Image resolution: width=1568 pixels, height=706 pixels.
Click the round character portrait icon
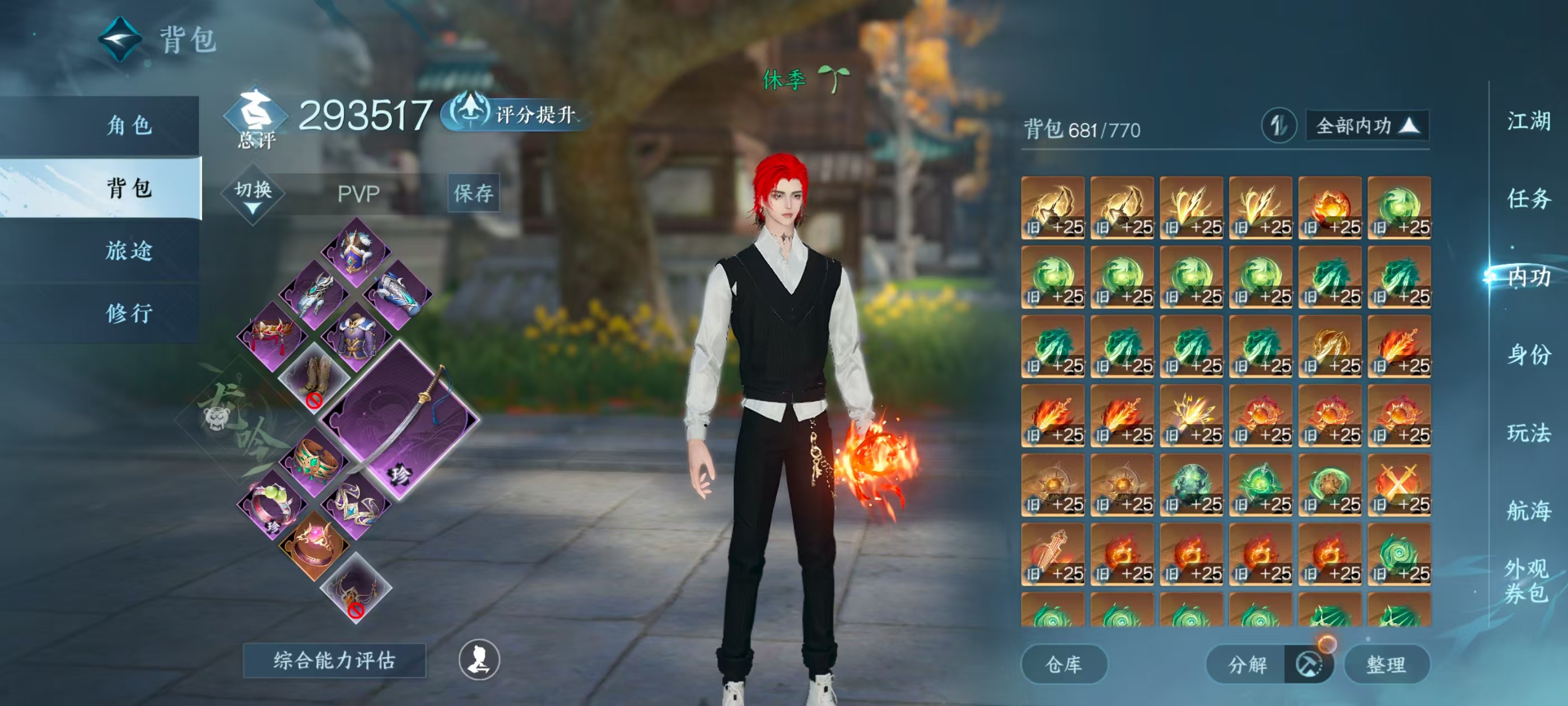[x=479, y=659]
